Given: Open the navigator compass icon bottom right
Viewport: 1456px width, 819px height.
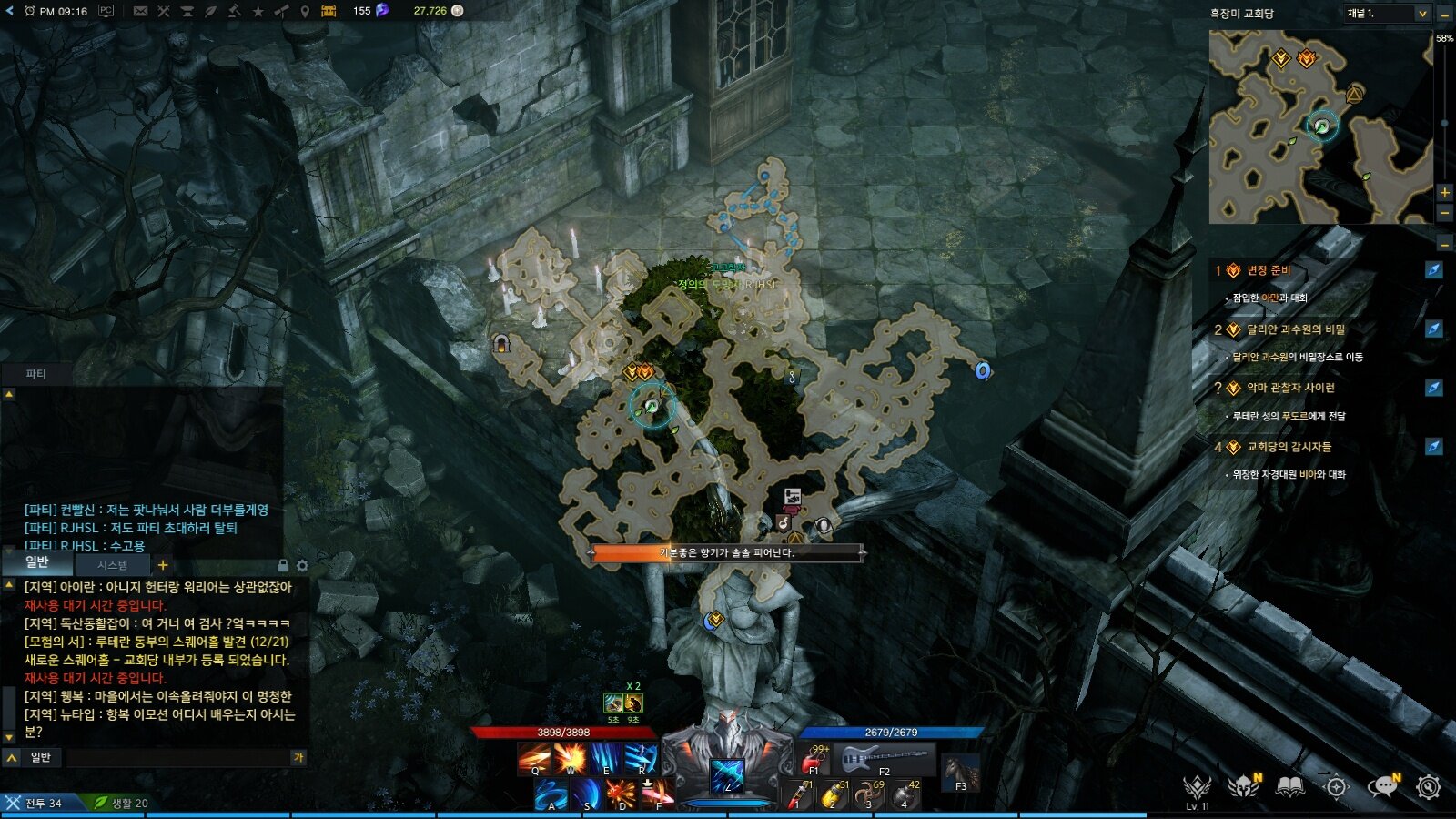Looking at the screenshot, I should (x=1336, y=785).
